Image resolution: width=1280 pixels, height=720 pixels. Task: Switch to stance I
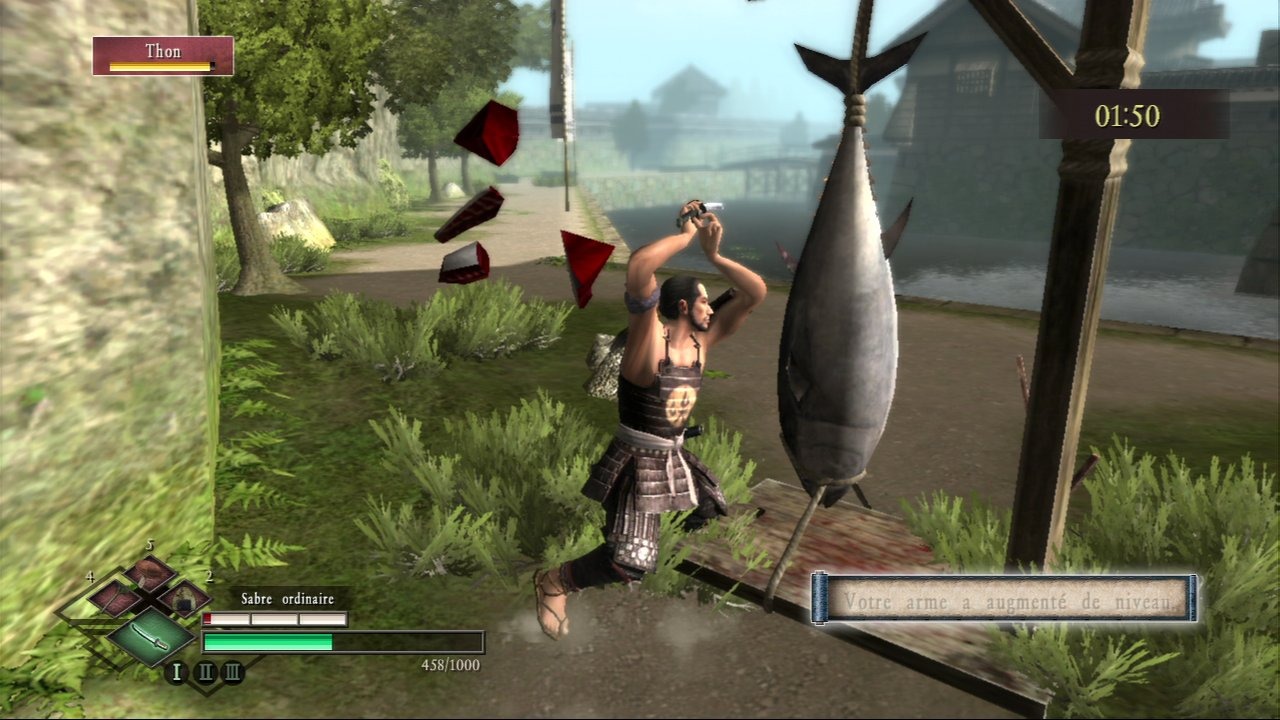(177, 672)
